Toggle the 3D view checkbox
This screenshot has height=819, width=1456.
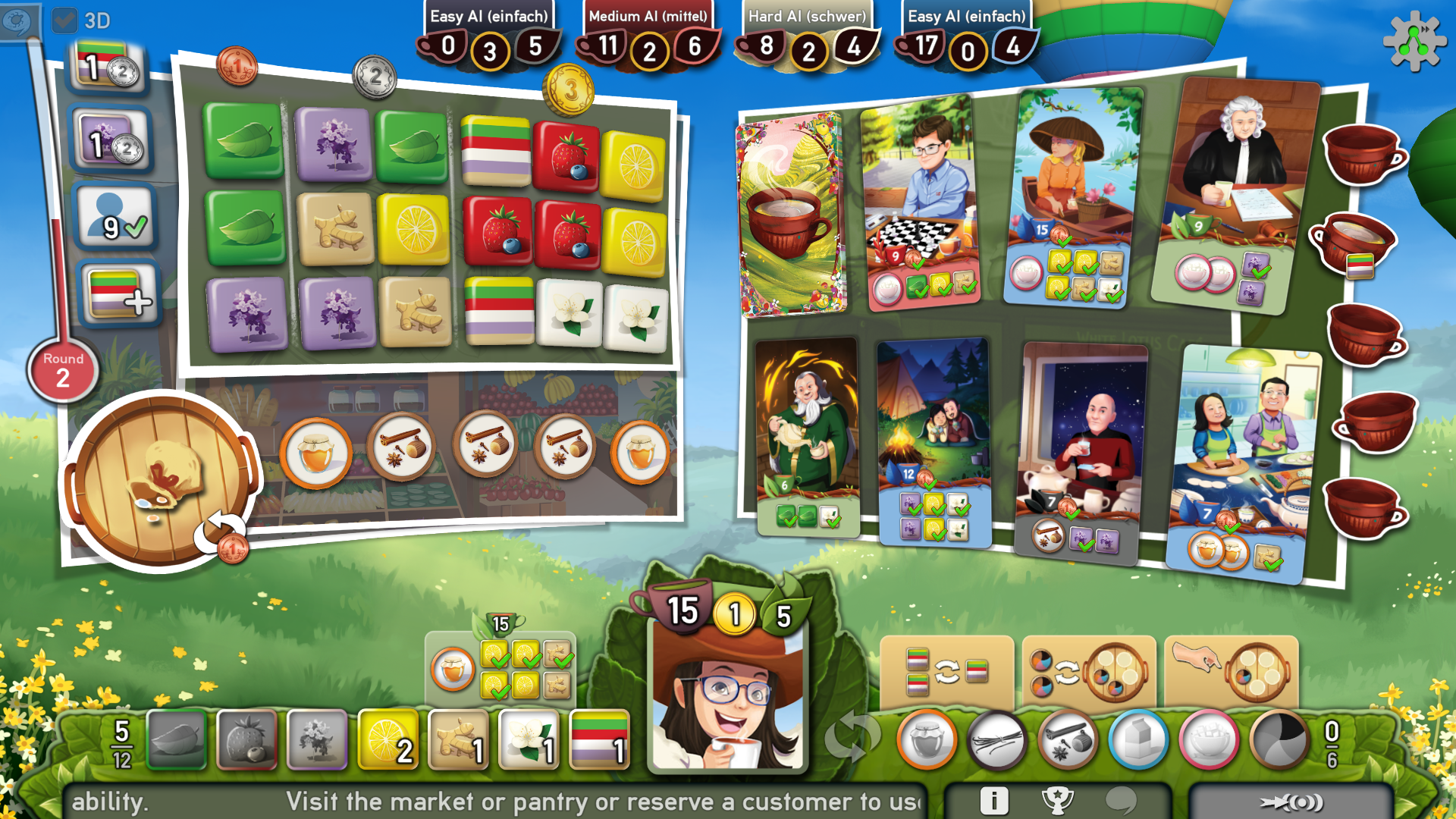click(66, 21)
